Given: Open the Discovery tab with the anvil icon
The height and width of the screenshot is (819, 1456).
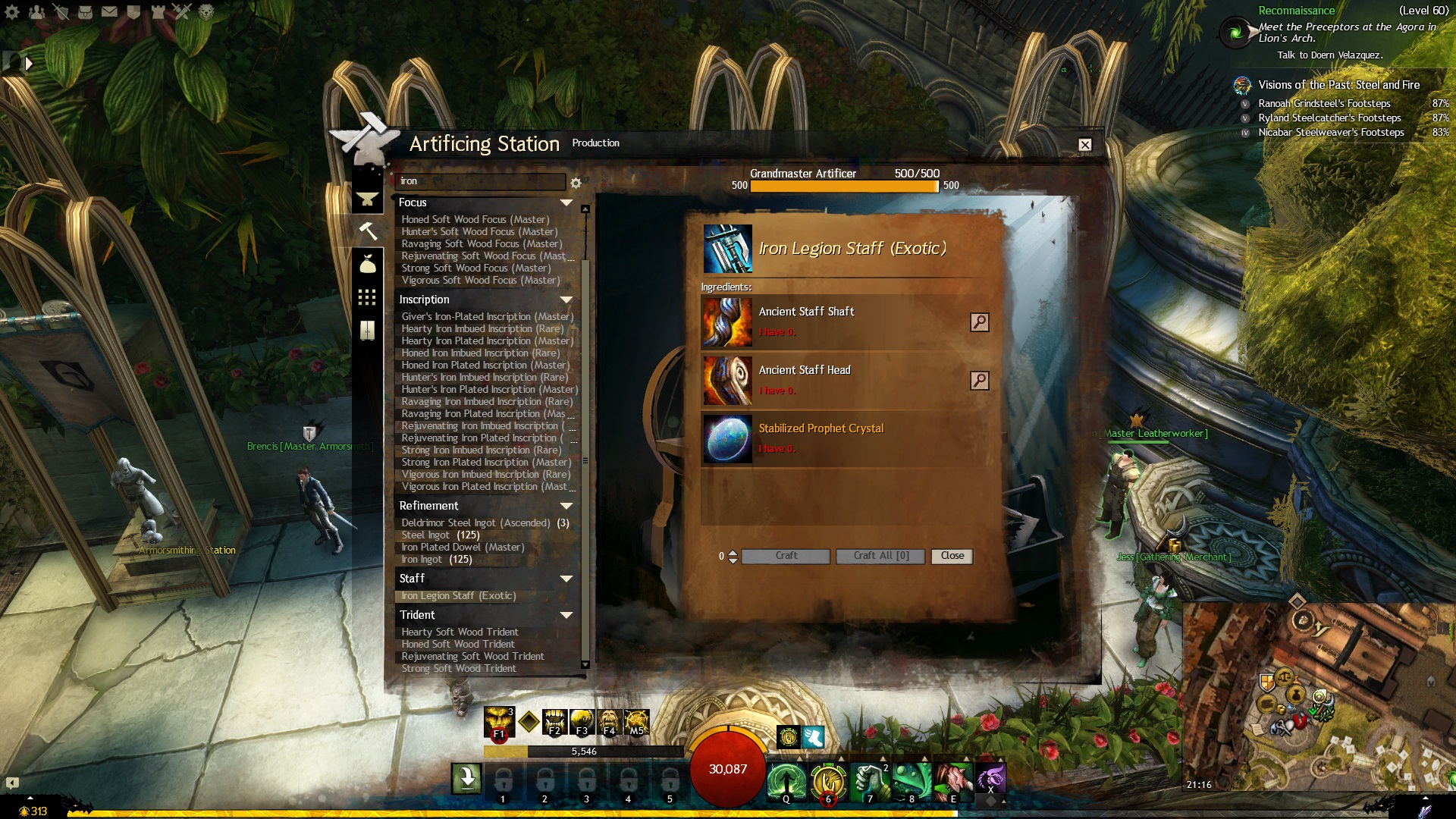Looking at the screenshot, I should tap(367, 199).
